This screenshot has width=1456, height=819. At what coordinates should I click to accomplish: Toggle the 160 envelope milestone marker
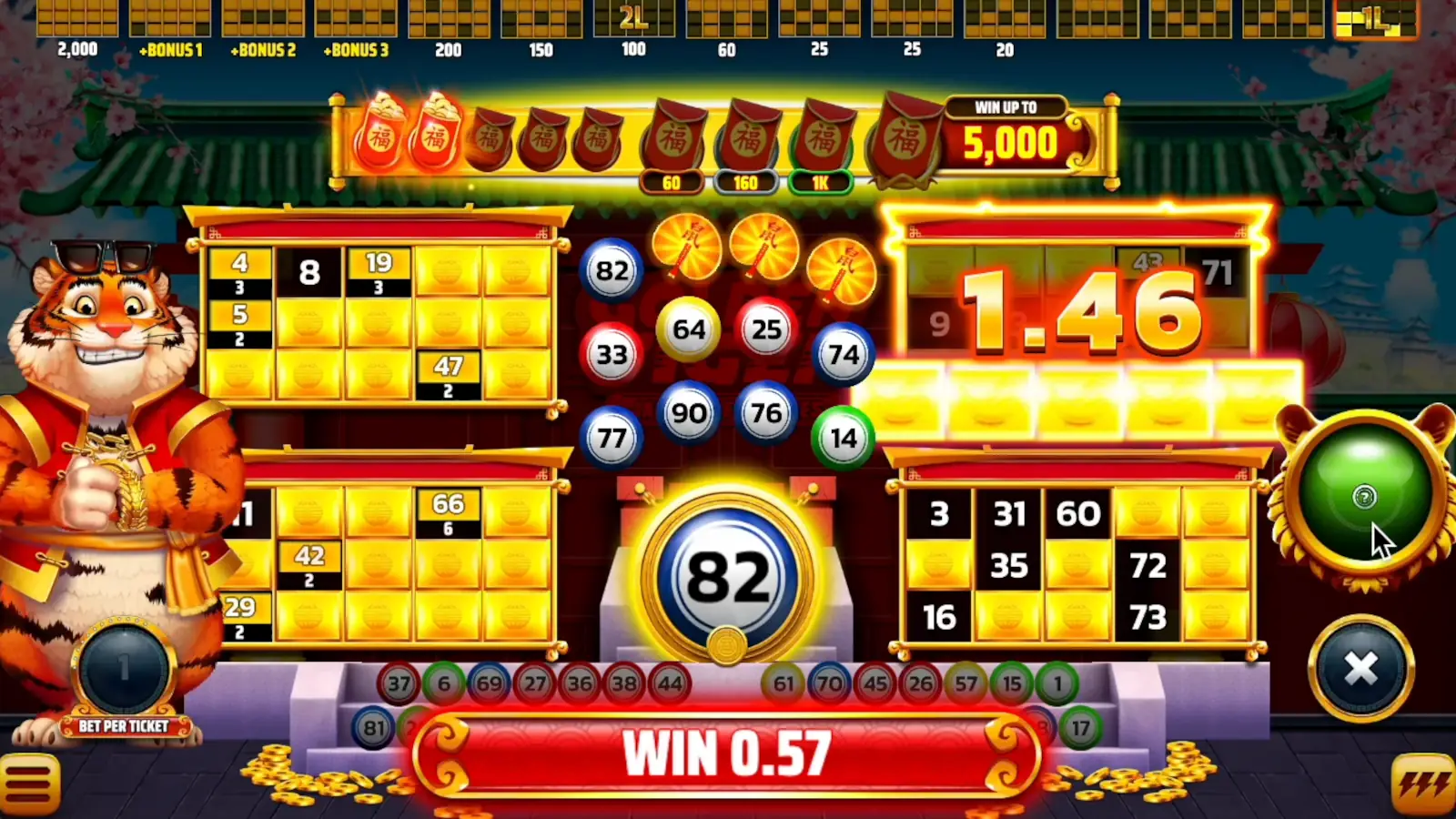tap(746, 180)
